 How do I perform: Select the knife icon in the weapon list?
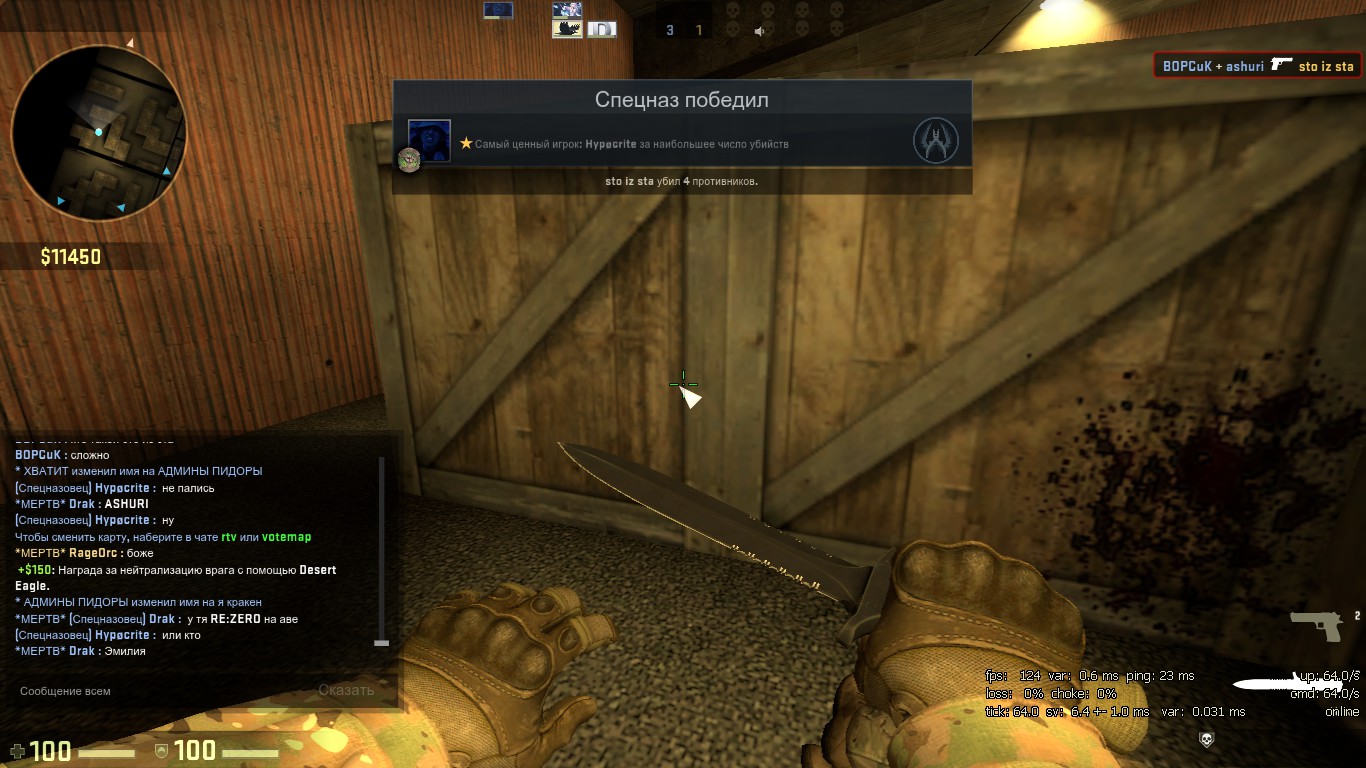click(1275, 685)
